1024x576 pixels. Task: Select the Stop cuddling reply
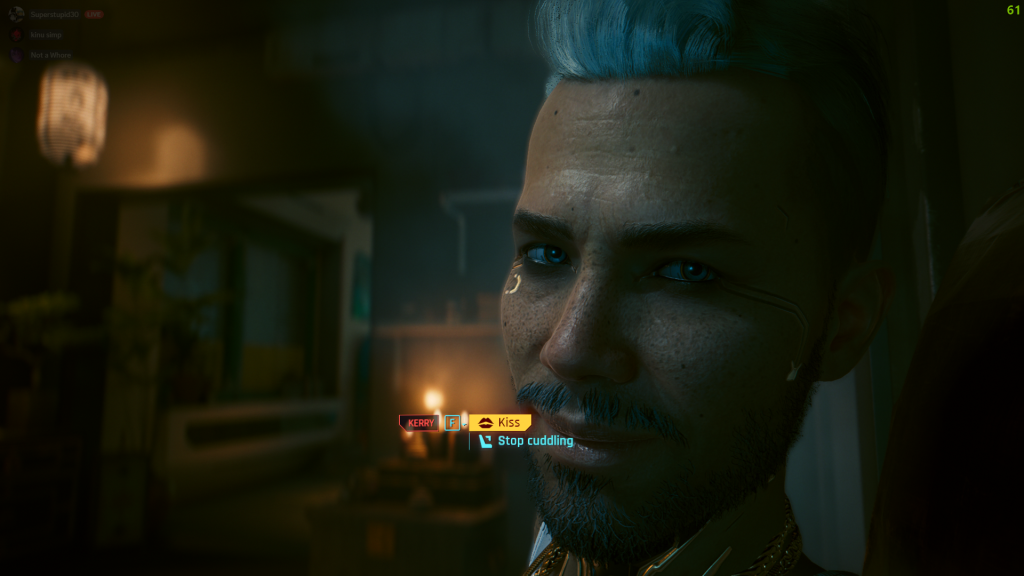(535, 441)
